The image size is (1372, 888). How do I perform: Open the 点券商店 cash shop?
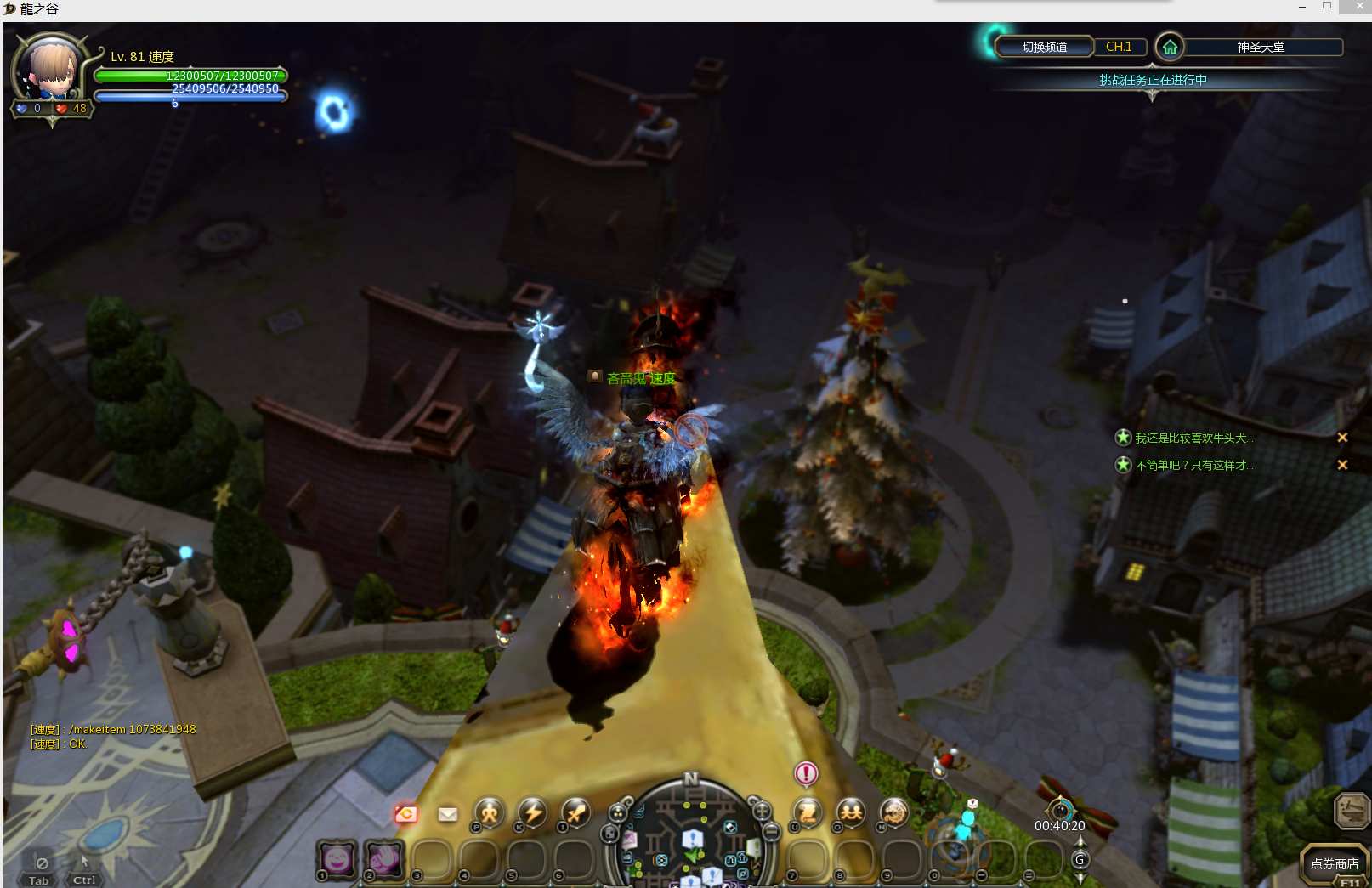(x=1334, y=863)
